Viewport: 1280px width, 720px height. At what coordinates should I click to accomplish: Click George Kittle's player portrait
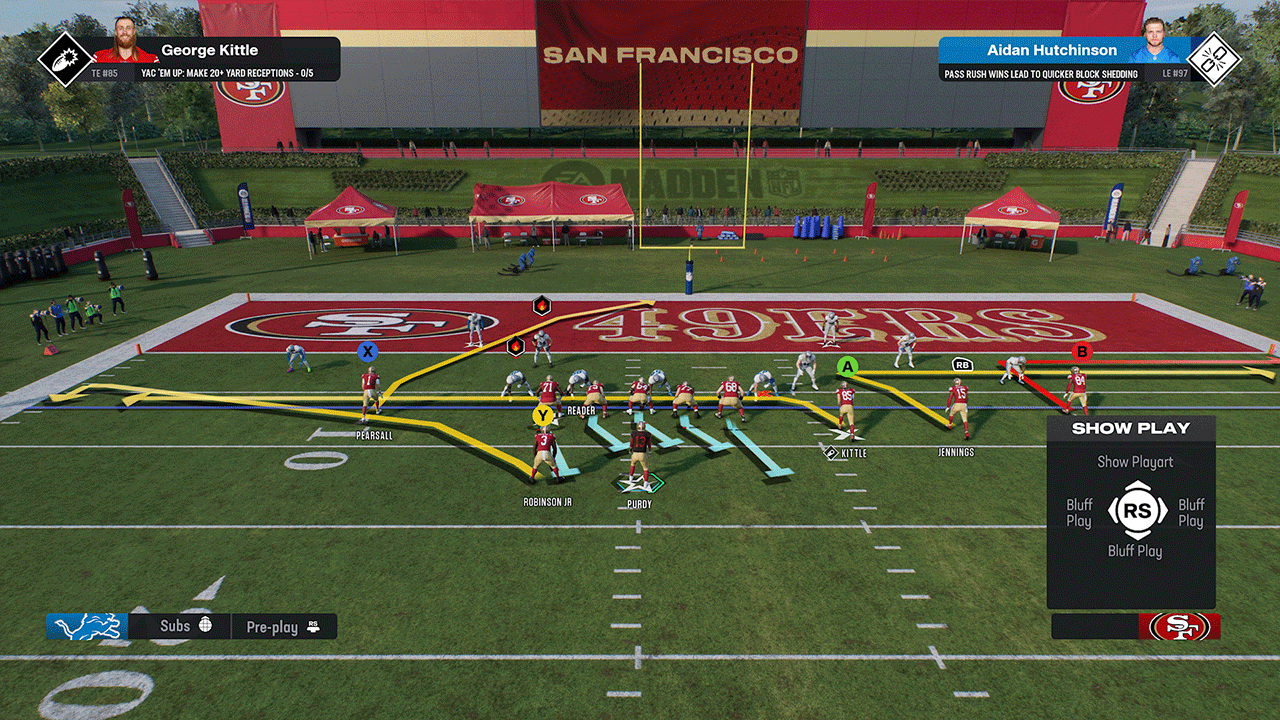125,41
